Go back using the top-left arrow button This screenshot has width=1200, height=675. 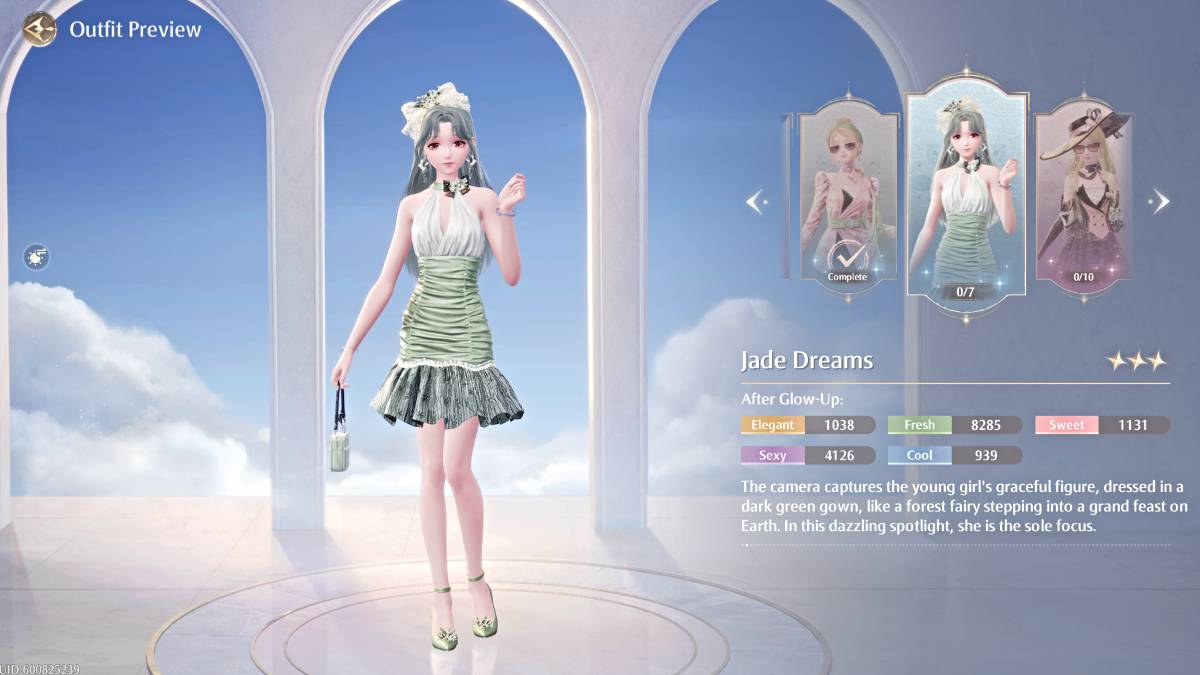pos(40,29)
